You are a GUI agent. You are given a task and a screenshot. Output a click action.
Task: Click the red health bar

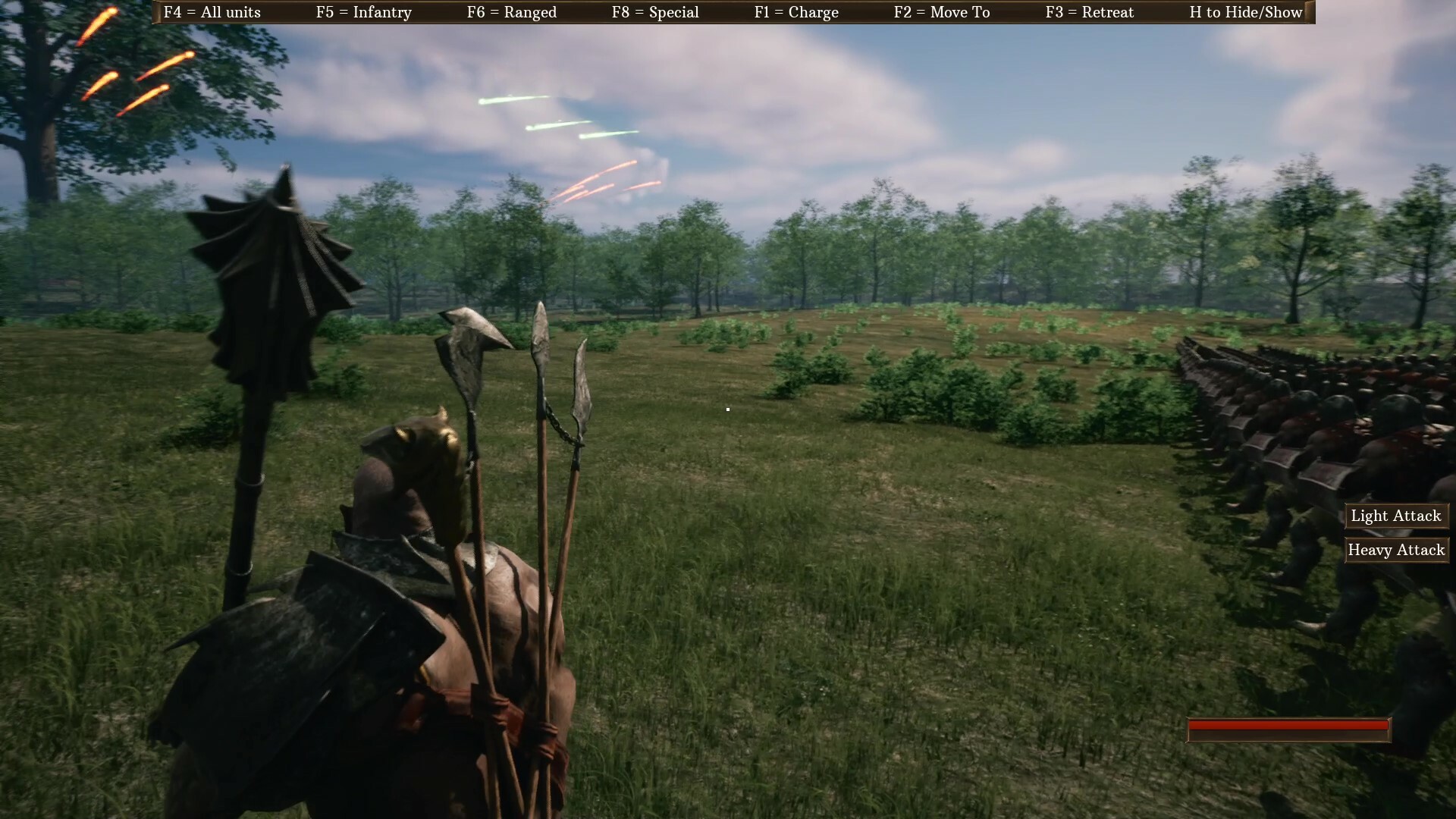pyautogui.click(x=1289, y=728)
